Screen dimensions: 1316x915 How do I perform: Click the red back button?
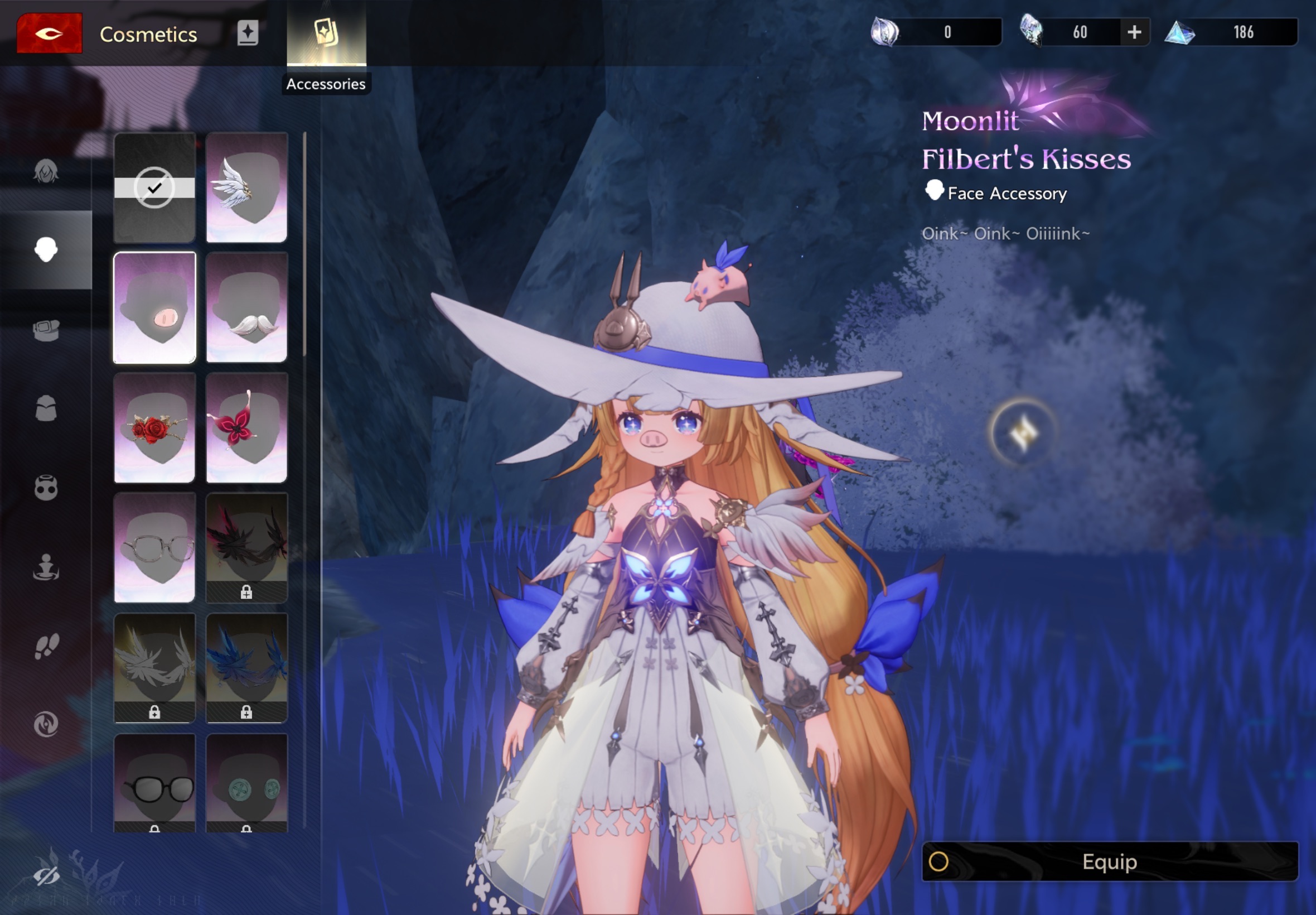pos(49,33)
